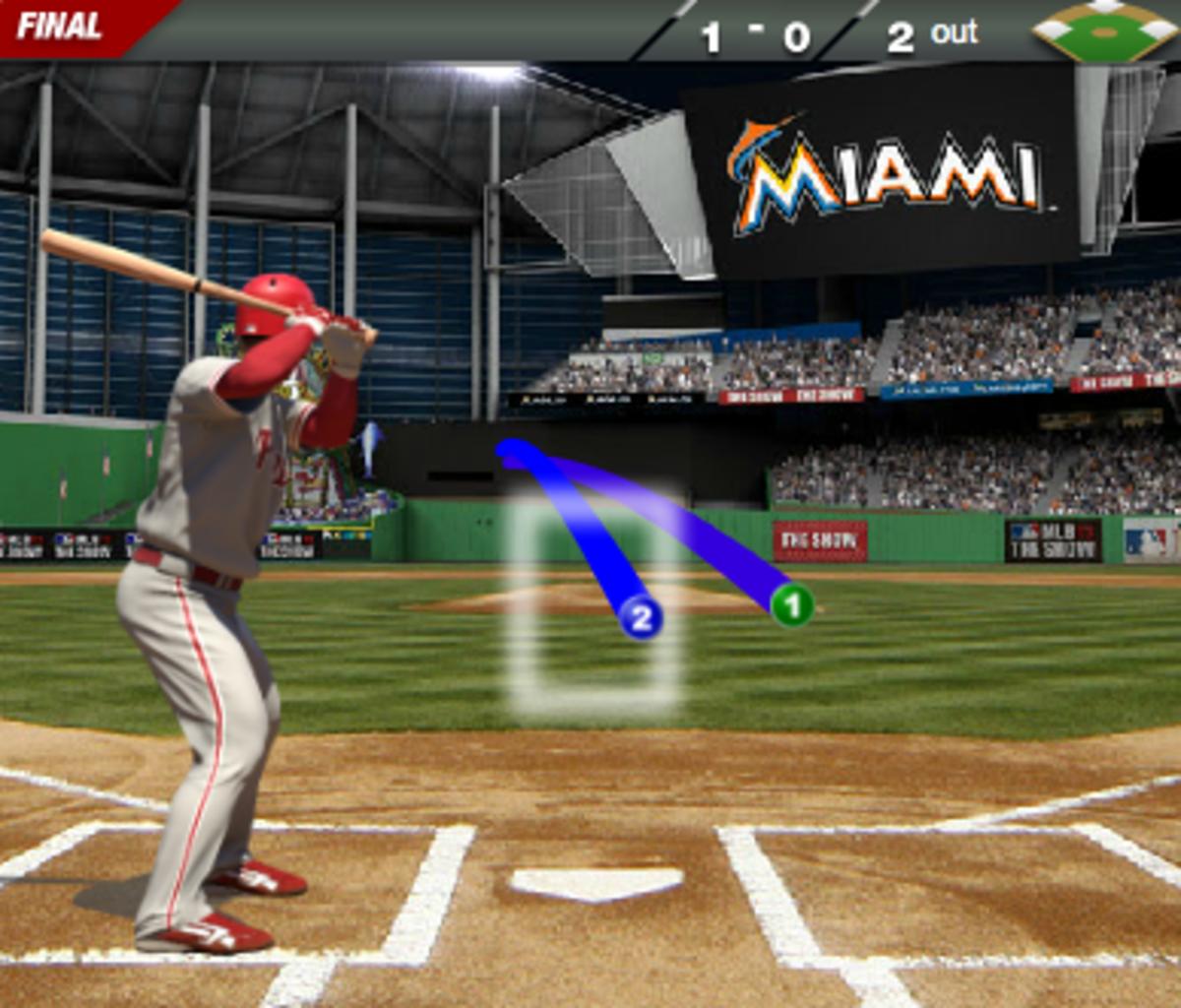This screenshot has width=1181, height=1008.
Task: Select the green pitch marker numbered 1
Action: click(x=792, y=604)
